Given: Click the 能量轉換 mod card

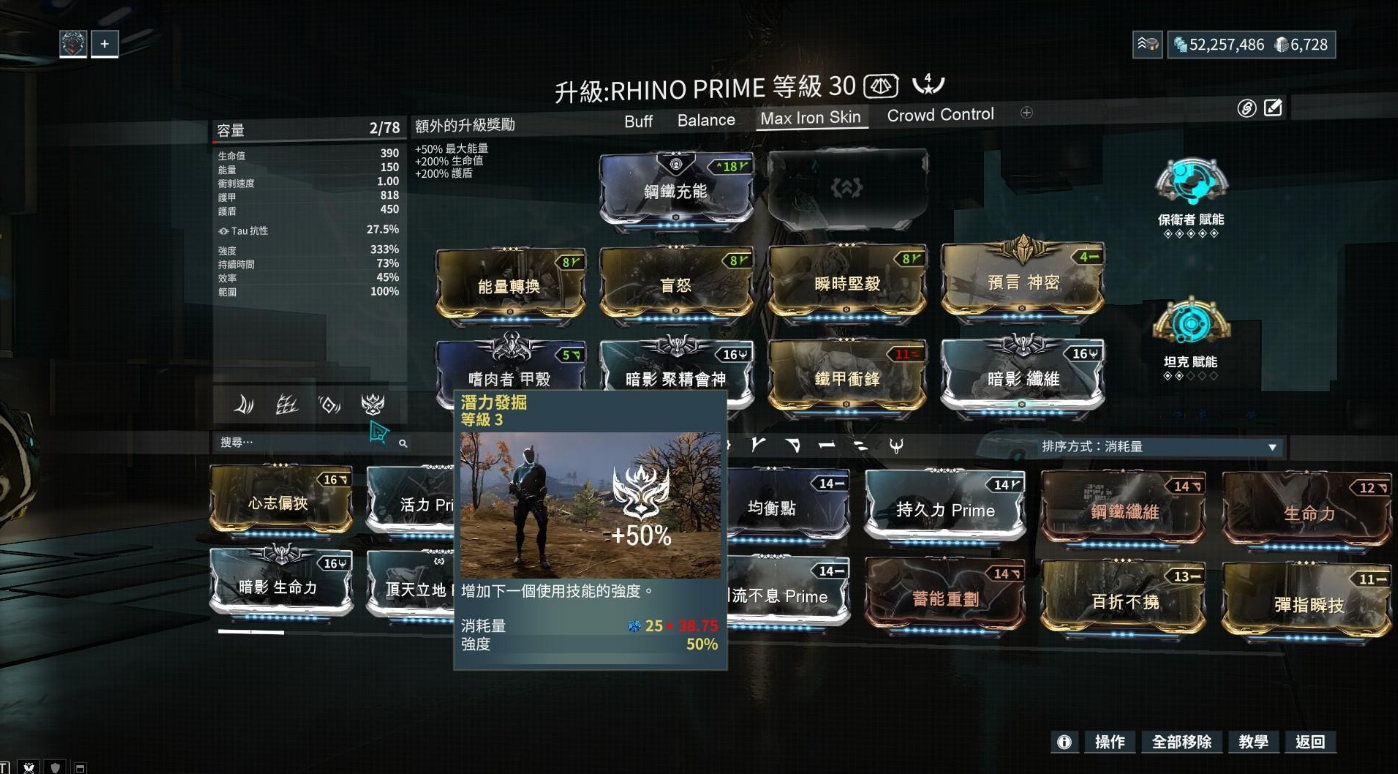Looking at the screenshot, I should tap(509, 286).
